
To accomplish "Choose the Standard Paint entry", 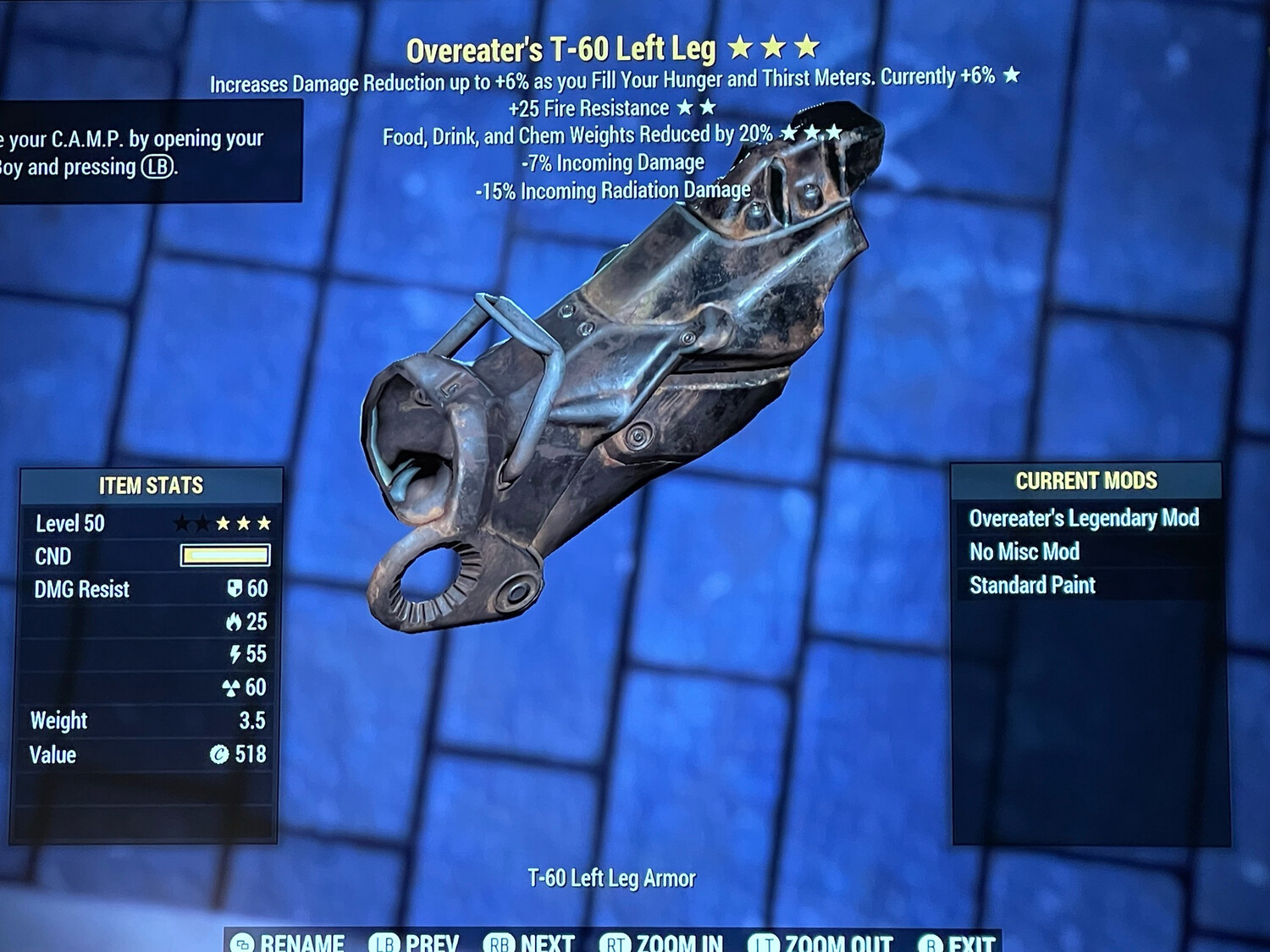I will (1032, 585).
